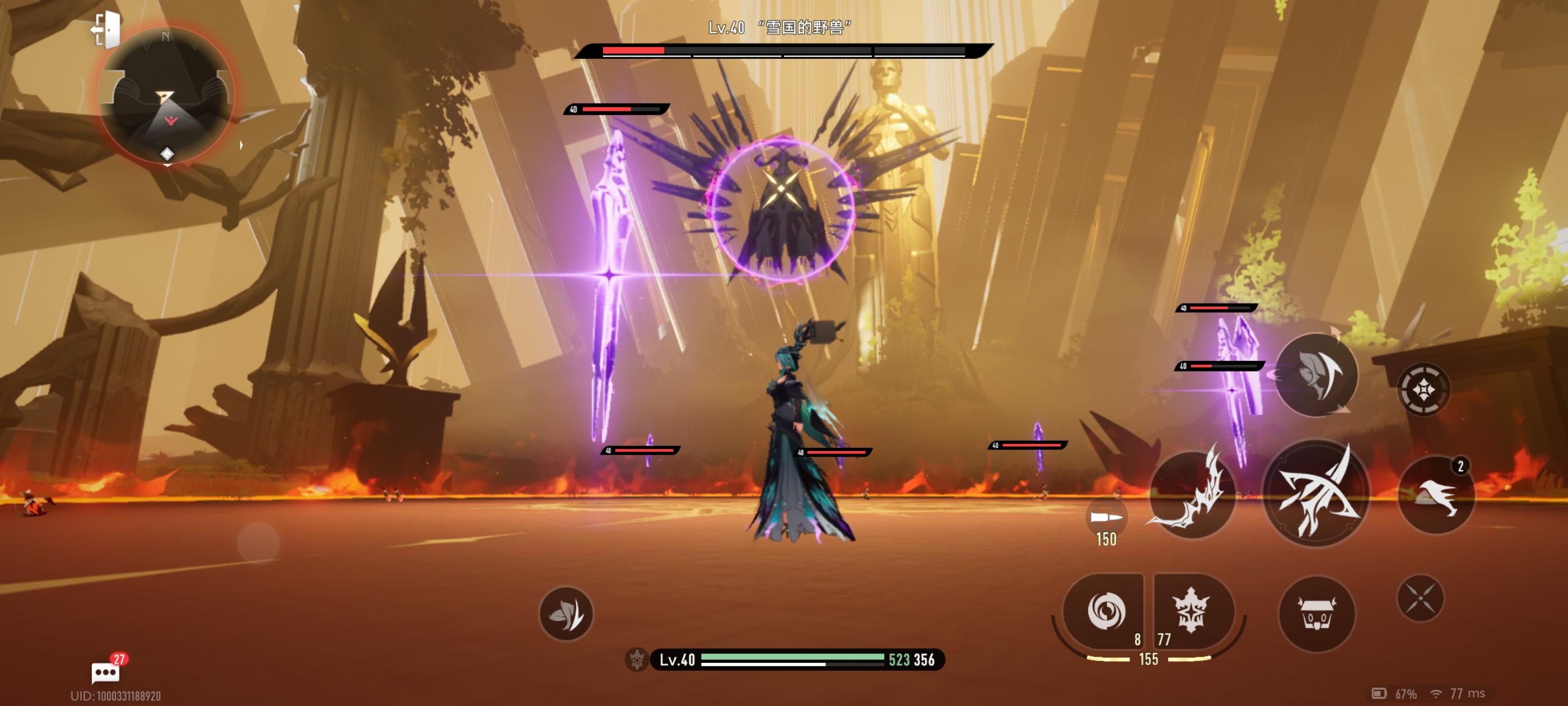Trigger the spiked crest skill button
Viewport: 1568px width, 706px height.
[x=1191, y=611]
